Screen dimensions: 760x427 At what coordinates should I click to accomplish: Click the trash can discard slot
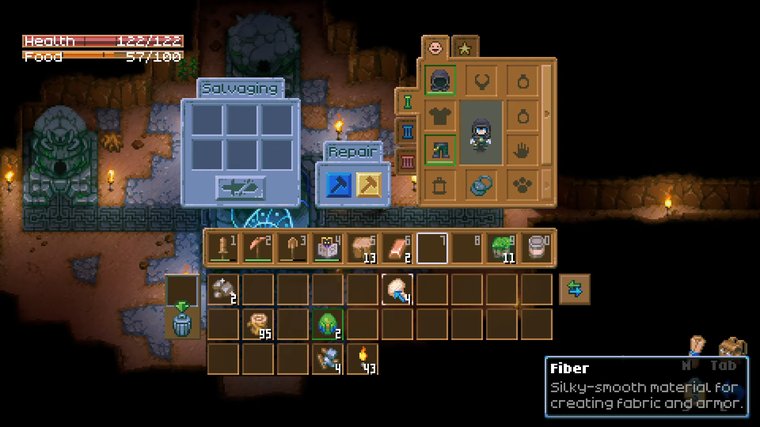[x=182, y=324]
